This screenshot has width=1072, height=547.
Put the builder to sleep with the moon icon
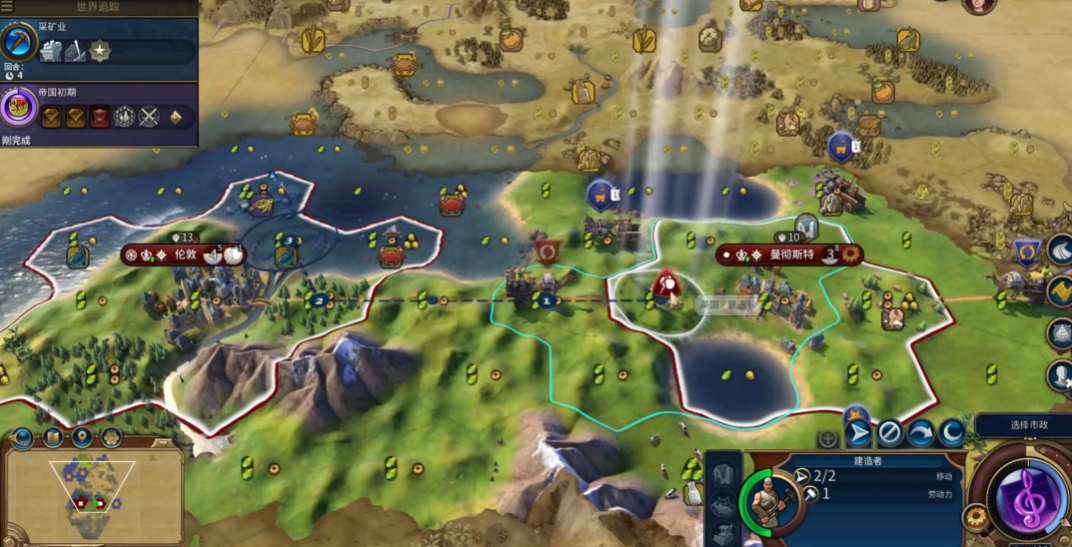coord(951,435)
